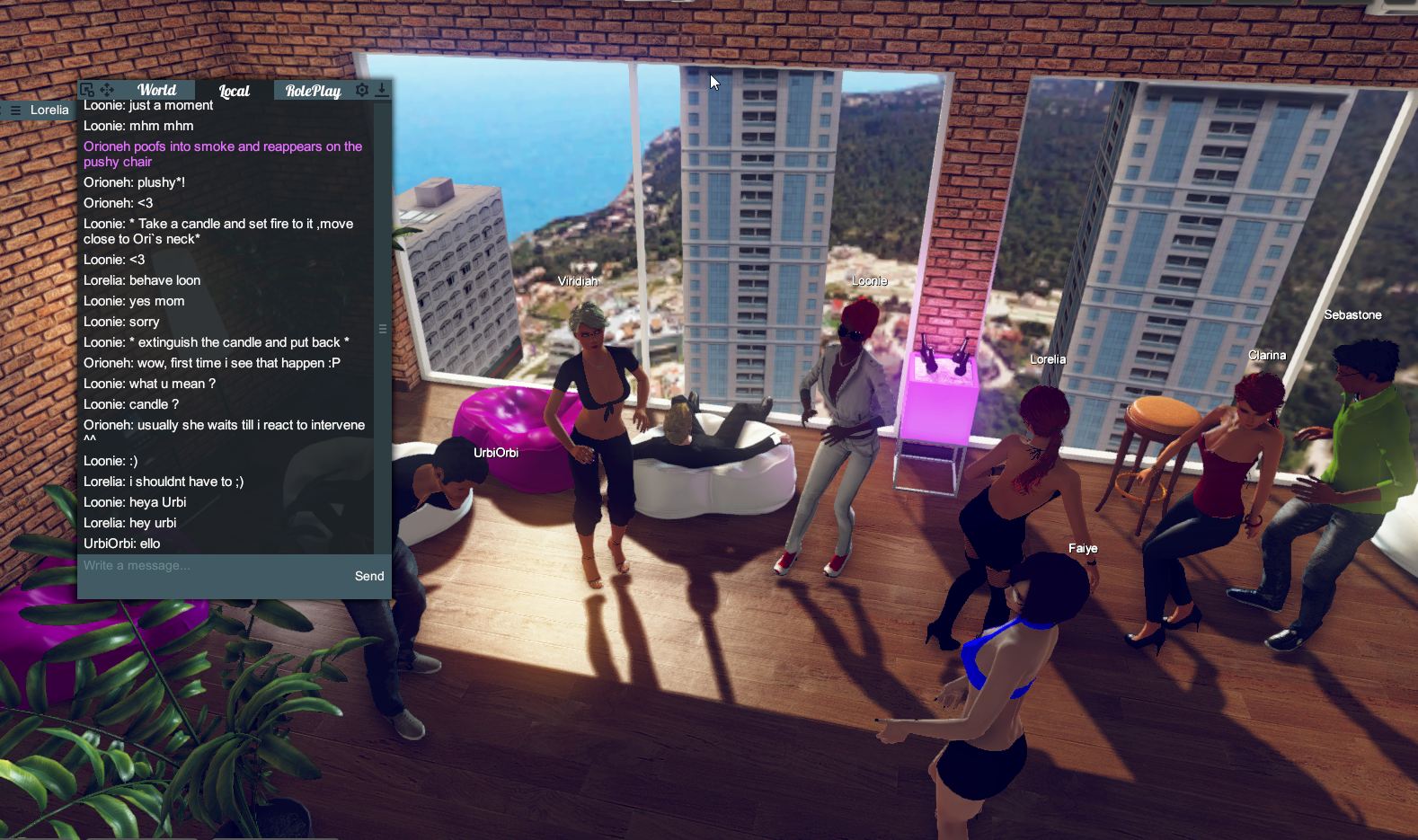Open the RolePlay chat tab
The image size is (1418, 840).
(x=313, y=90)
